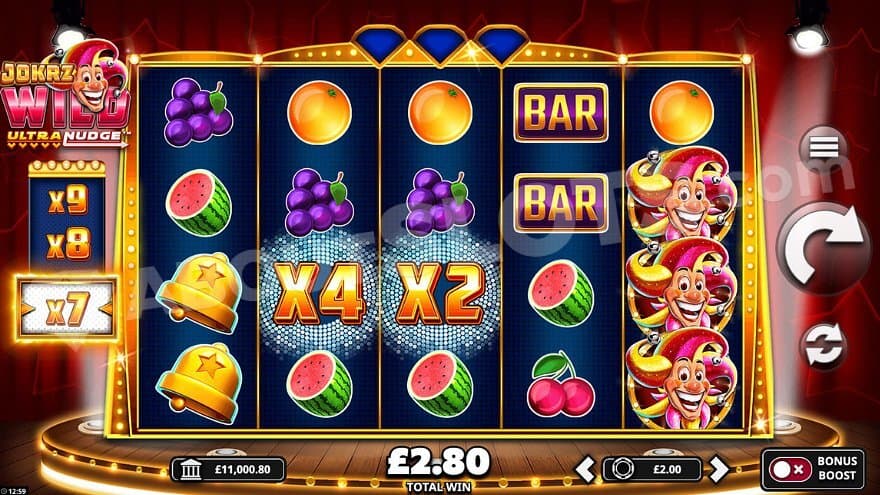
Task: Spin the reels with the large arrow button
Action: 824,246
